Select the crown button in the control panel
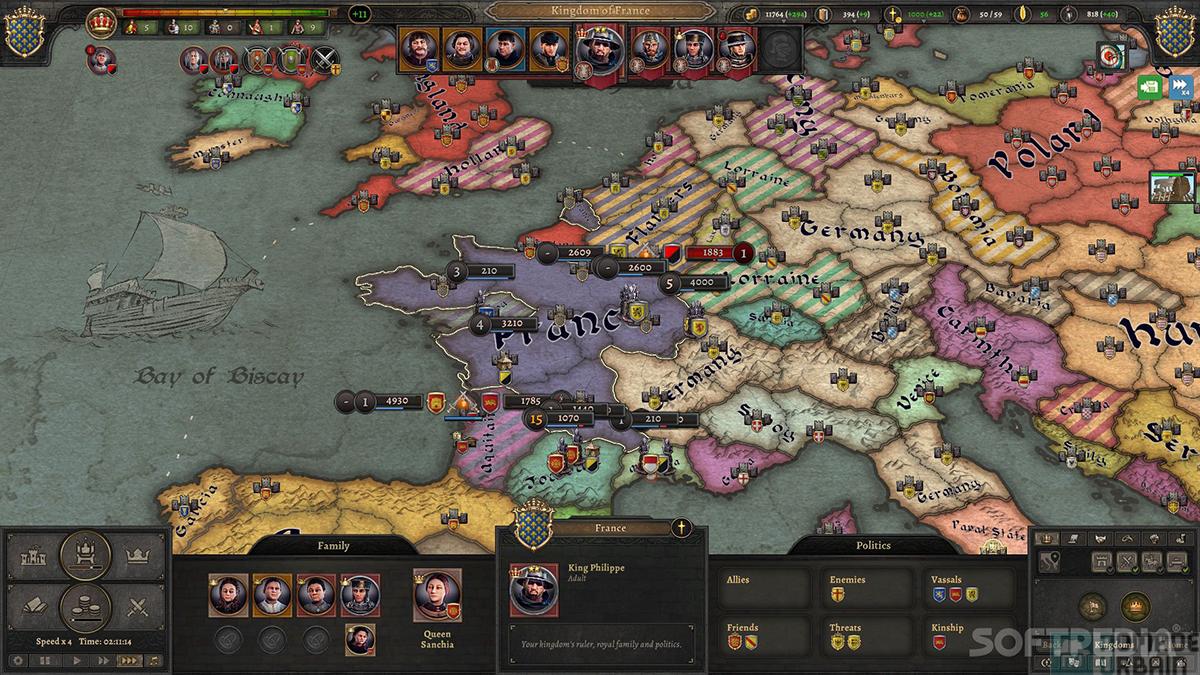The image size is (1200, 675). [136, 554]
